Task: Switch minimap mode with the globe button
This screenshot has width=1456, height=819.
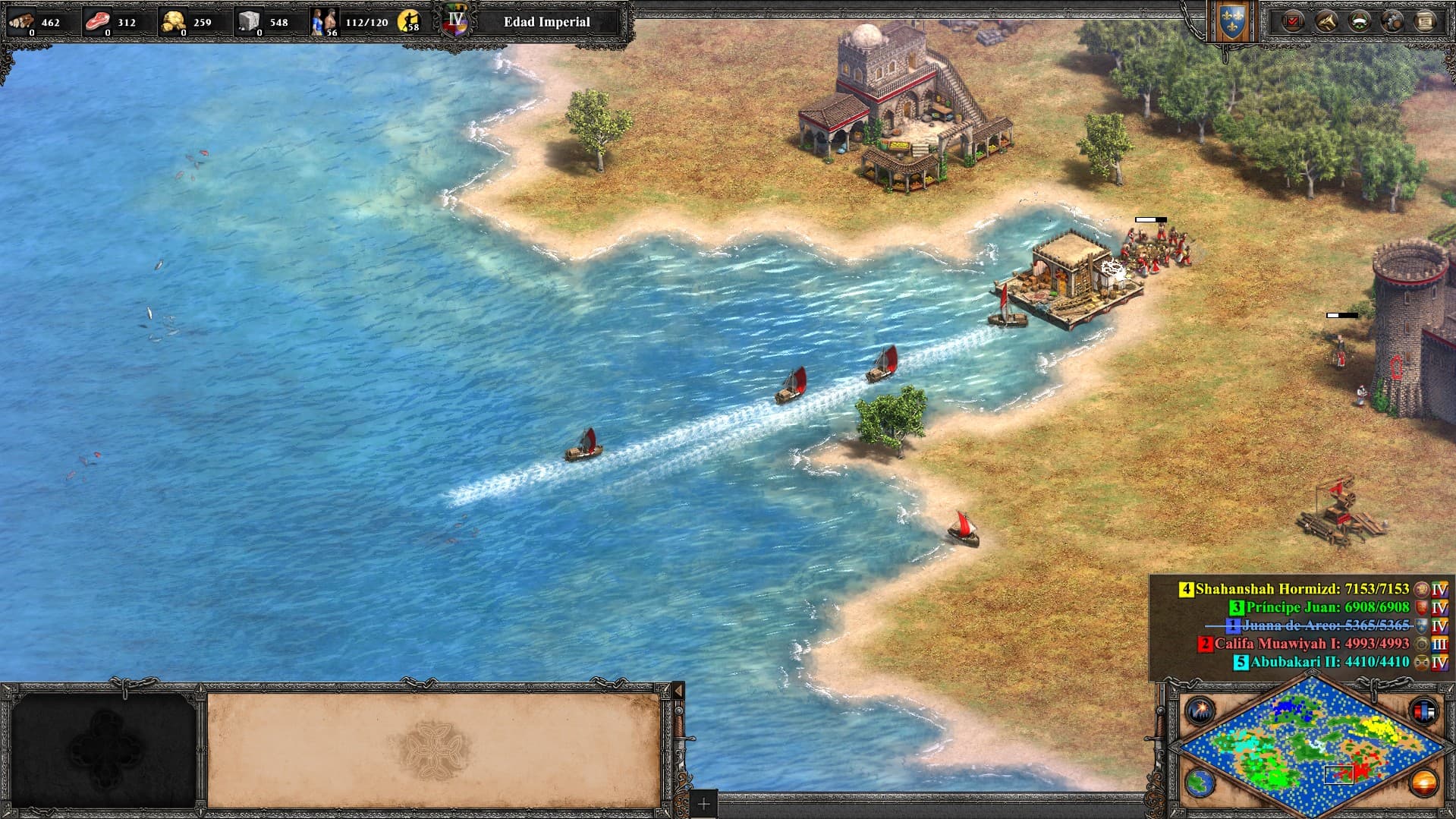Action: point(1200,782)
